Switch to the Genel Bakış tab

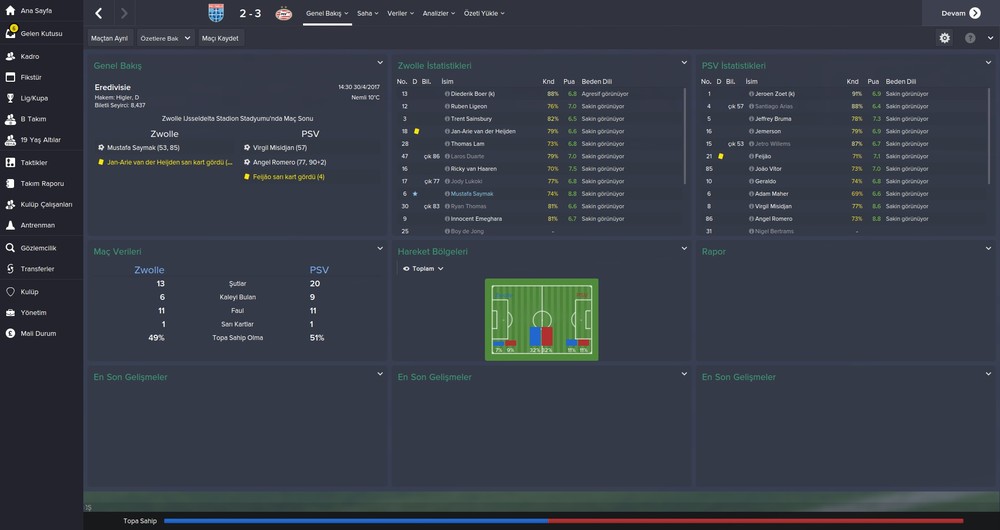(326, 13)
